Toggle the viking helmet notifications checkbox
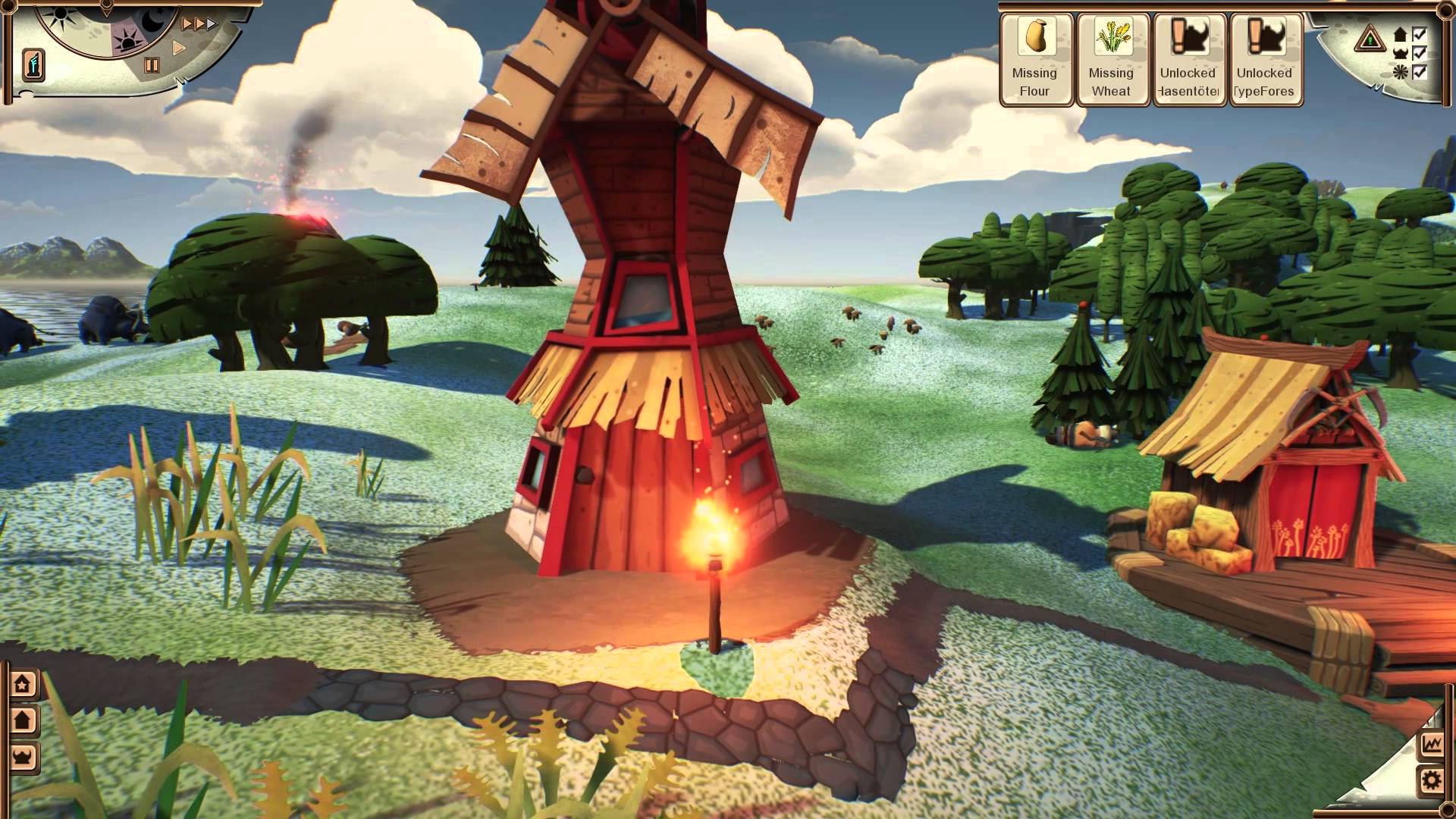 [1419, 53]
